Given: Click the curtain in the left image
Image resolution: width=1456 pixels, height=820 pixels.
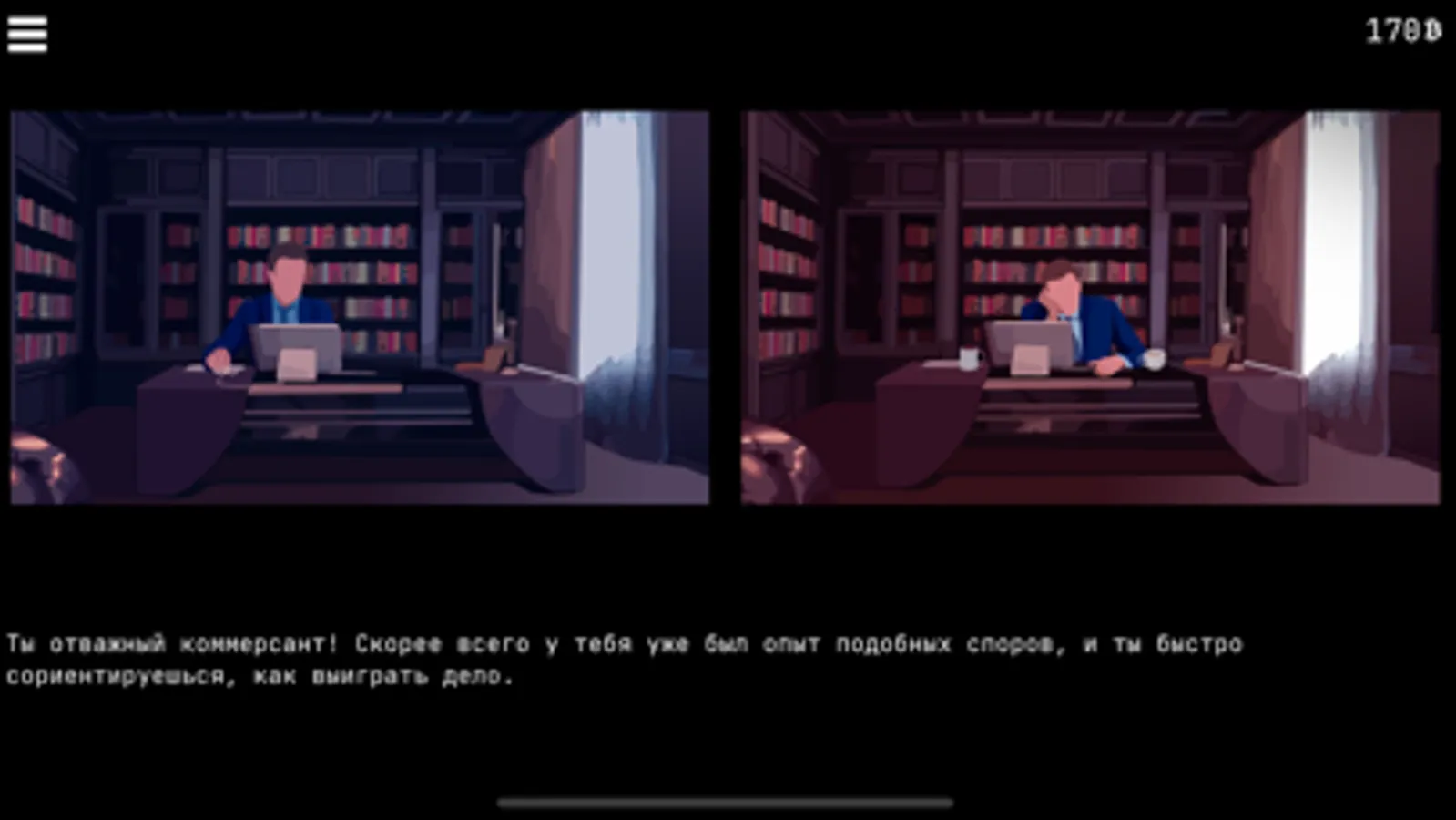Looking at the screenshot, I should 637,273.
